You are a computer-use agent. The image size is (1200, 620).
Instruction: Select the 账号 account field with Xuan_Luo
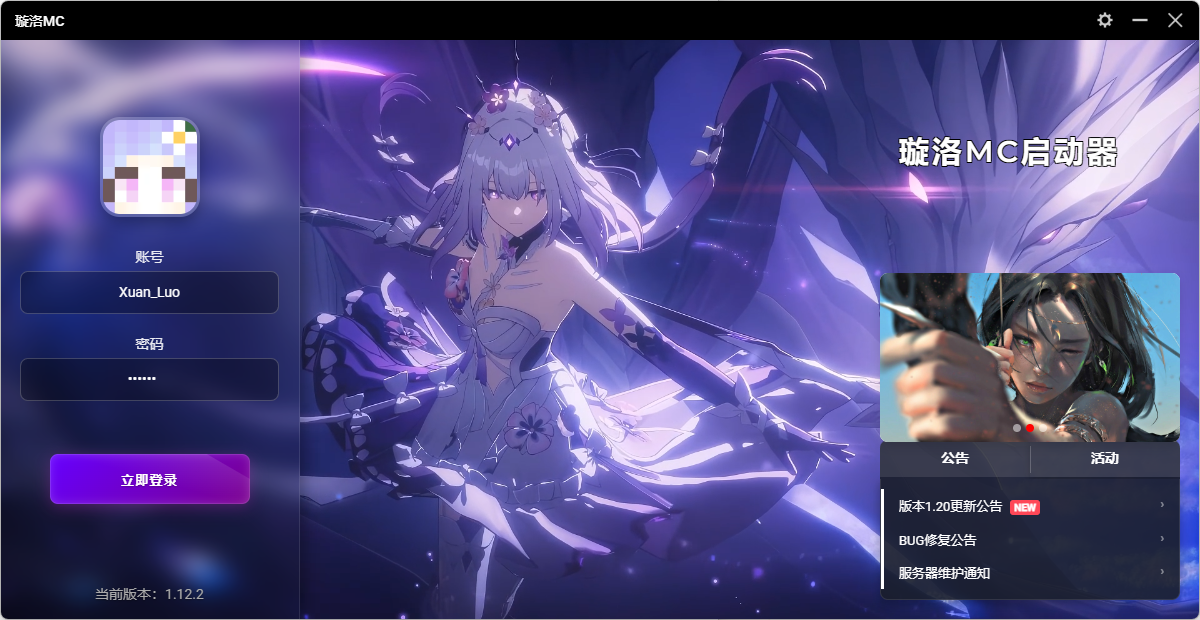pyautogui.click(x=149, y=292)
